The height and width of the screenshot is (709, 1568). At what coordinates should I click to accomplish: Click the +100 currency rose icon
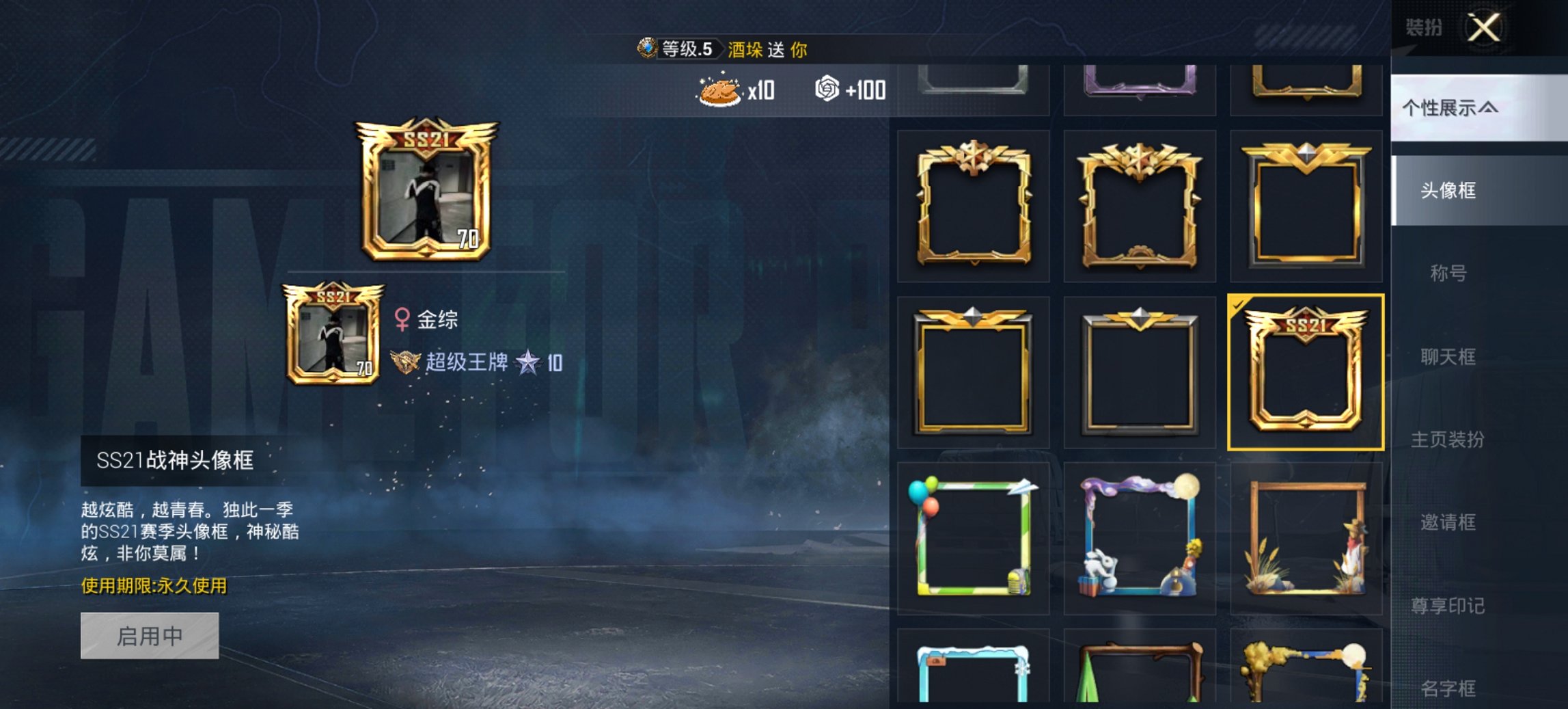tap(827, 89)
